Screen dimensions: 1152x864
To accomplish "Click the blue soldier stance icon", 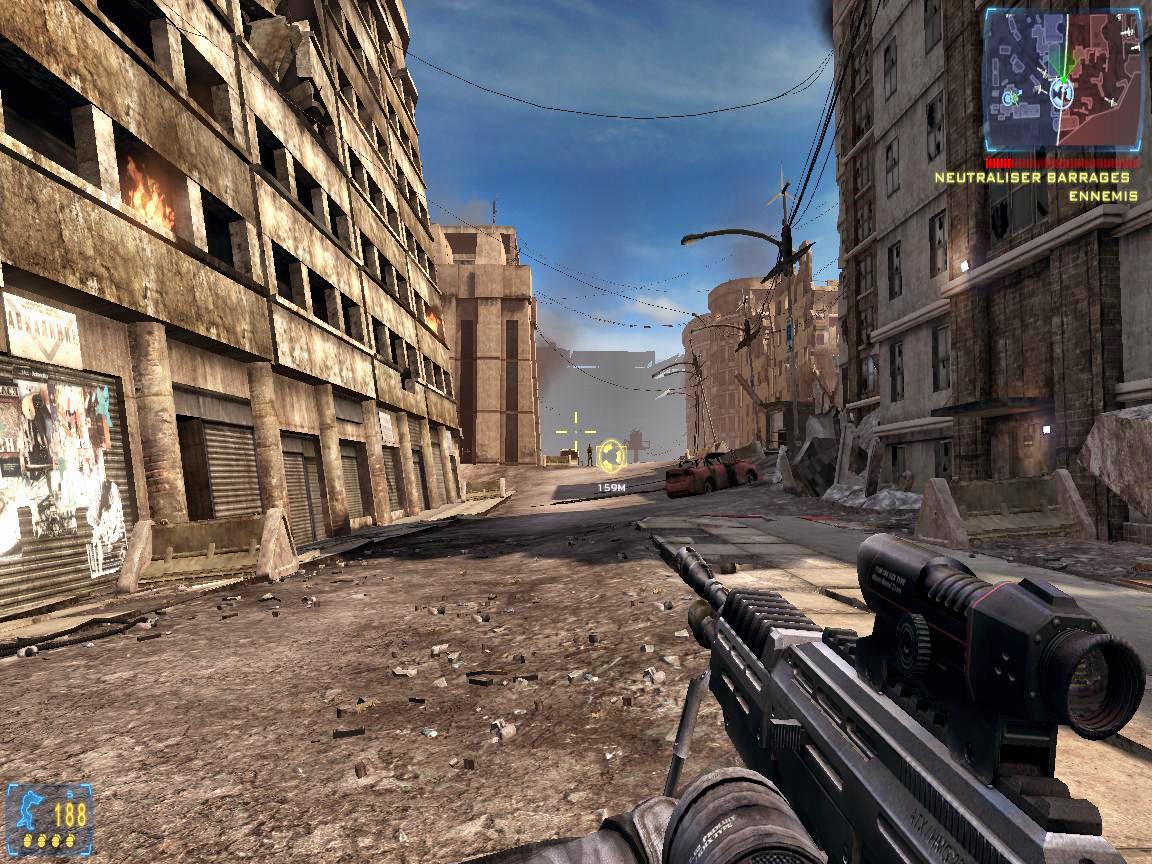I will coord(27,808).
